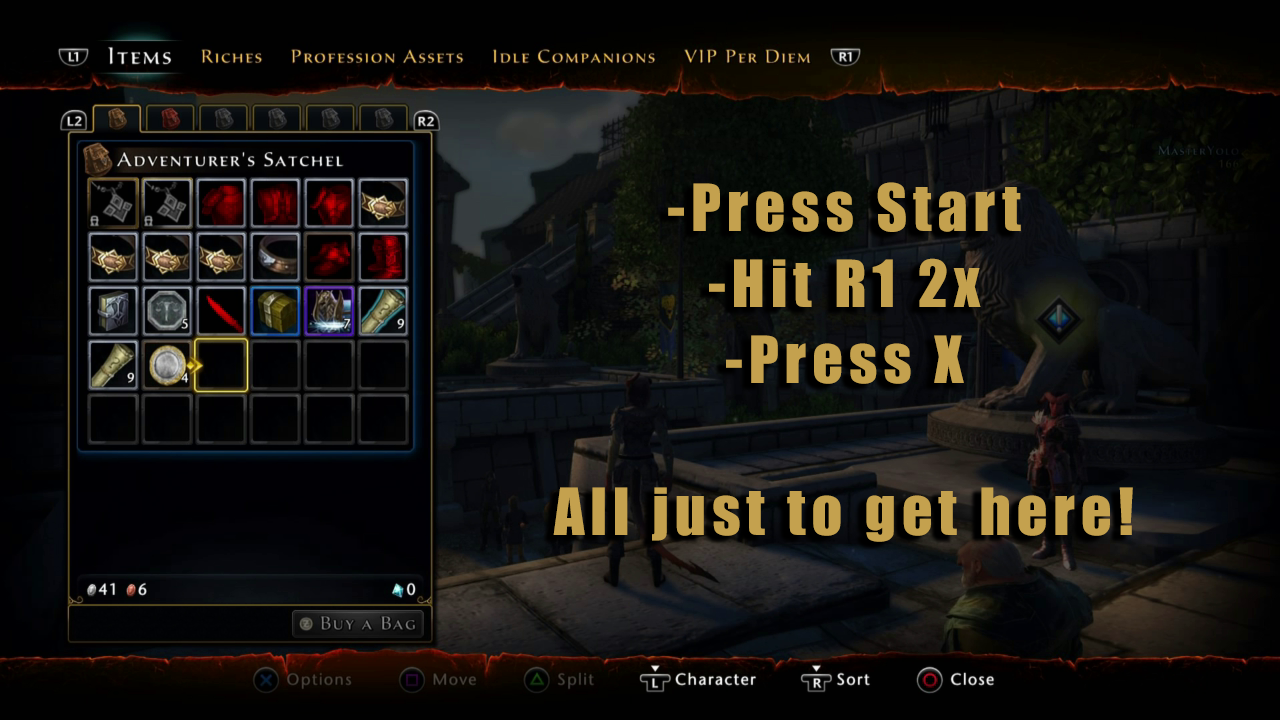Click the Buy a Bag button
The height and width of the screenshot is (720, 1280).
click(x=358, y=624)
